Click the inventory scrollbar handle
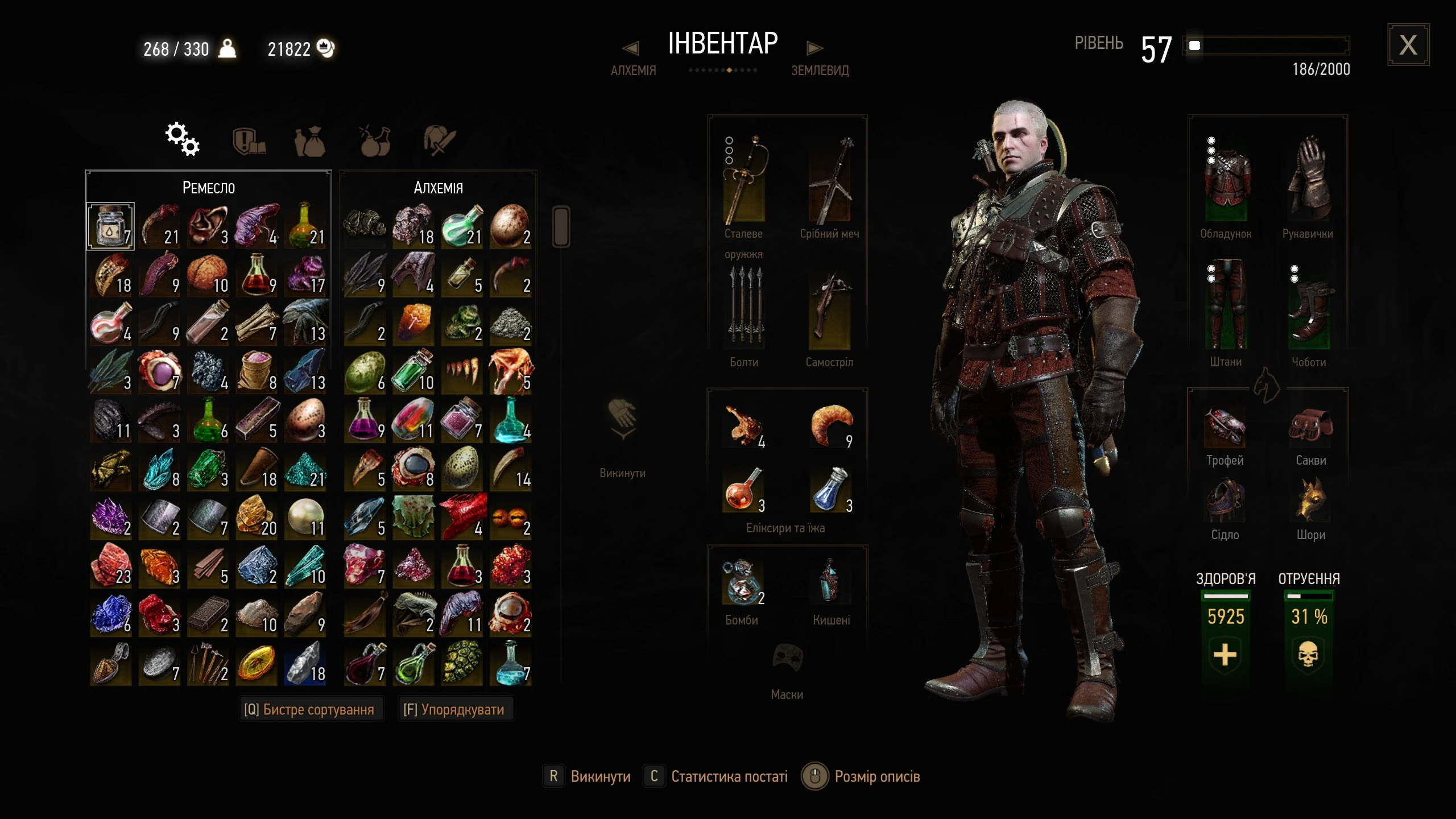This screenshot has height=819, width=1456. coord(561,227)
